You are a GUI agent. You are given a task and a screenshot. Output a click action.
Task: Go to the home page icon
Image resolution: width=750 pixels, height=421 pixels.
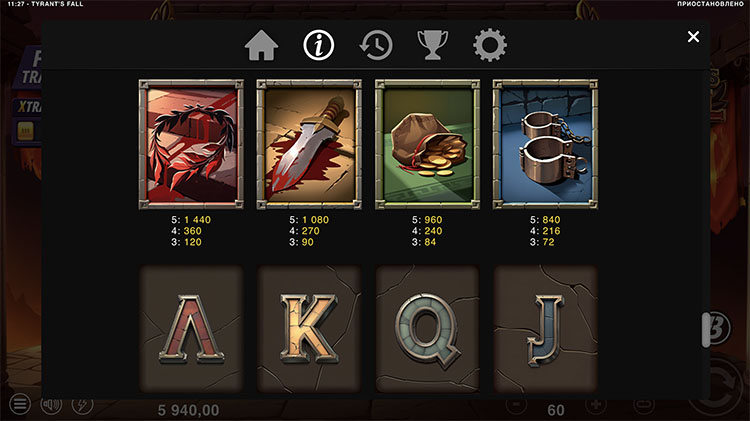pos(261,45)
